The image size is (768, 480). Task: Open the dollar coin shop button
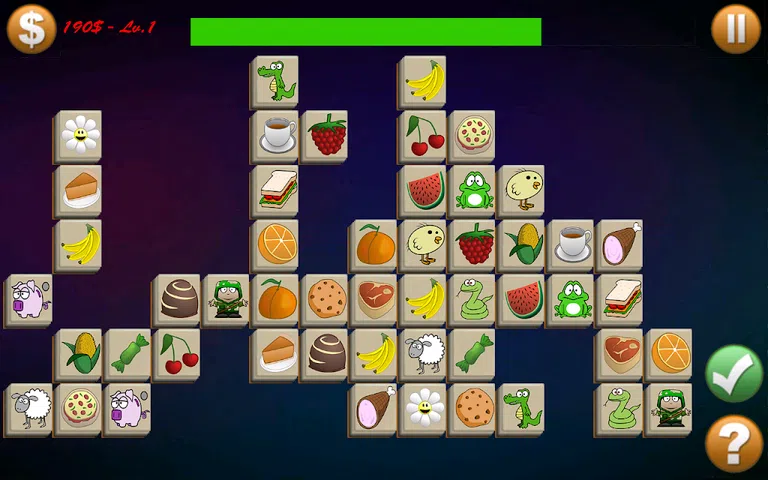pos(31,28)
